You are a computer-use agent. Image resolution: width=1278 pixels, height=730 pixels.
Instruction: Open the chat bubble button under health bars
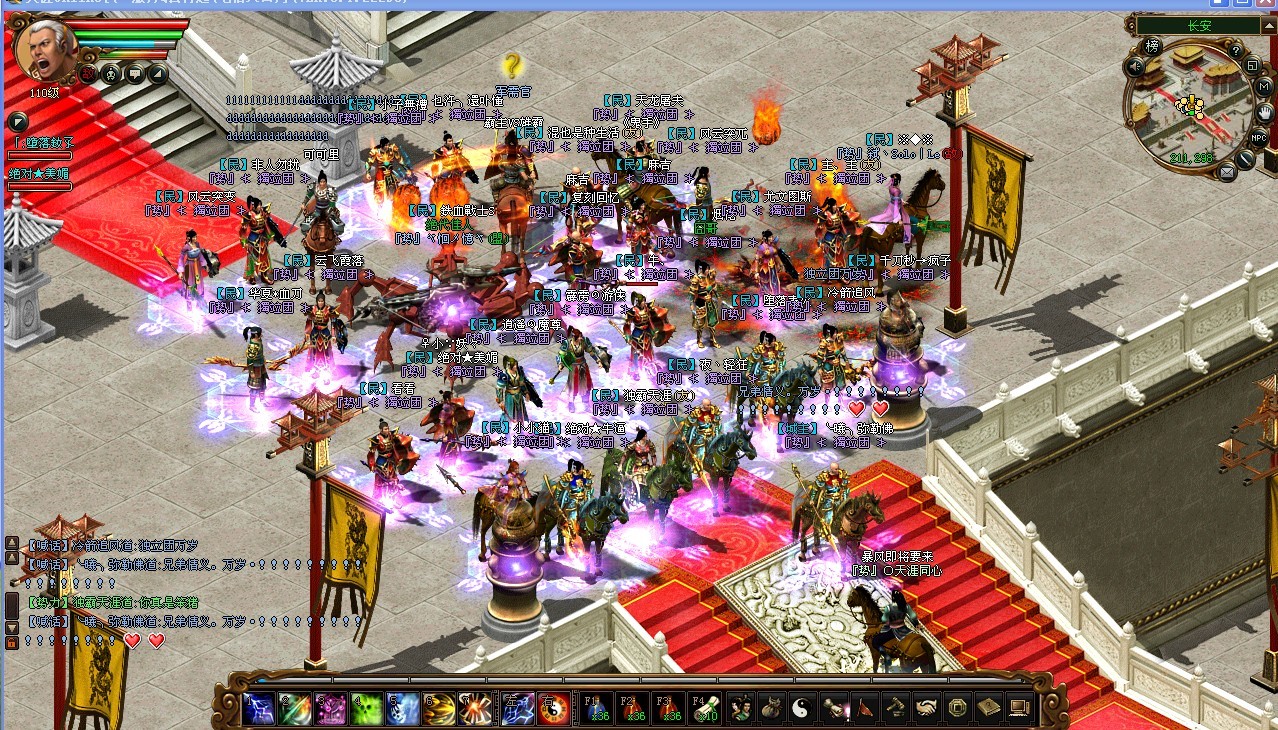tap(134, 74)
